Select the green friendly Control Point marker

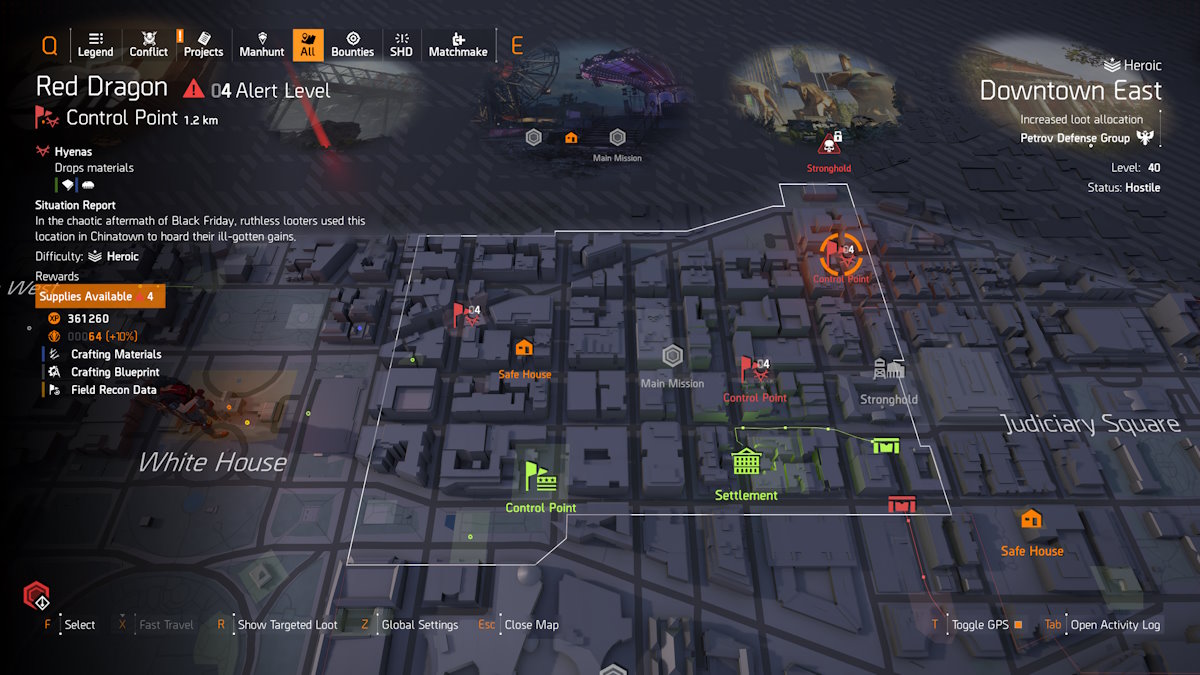540,476
